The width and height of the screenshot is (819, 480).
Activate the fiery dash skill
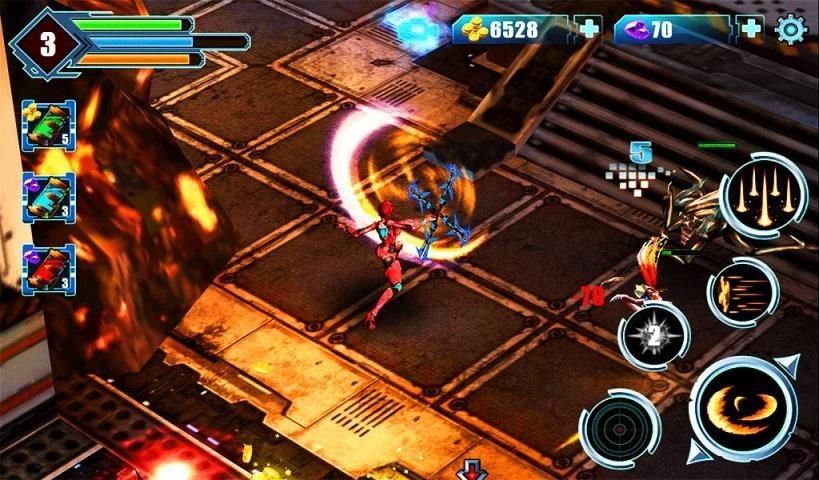[741, 292]
